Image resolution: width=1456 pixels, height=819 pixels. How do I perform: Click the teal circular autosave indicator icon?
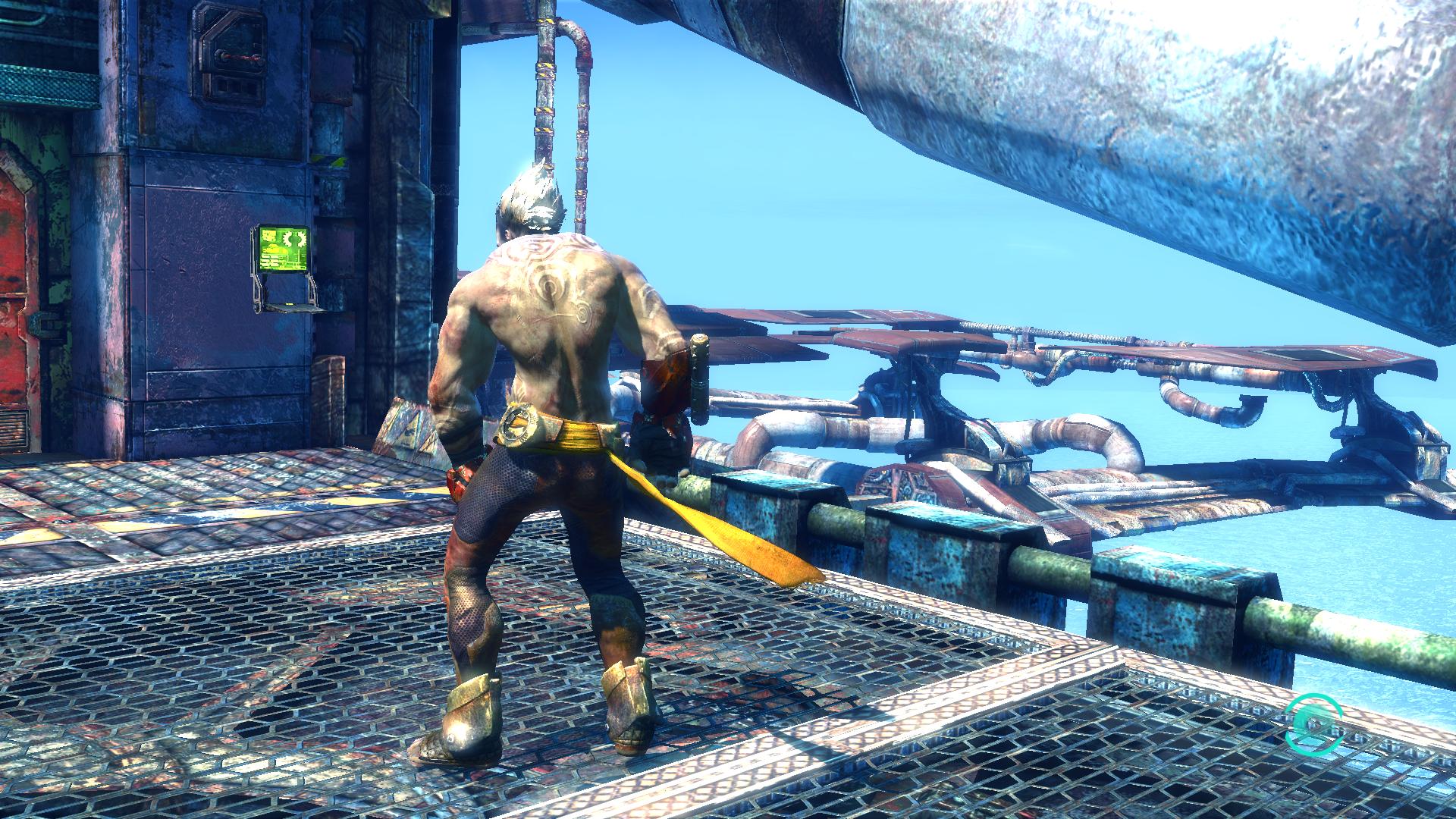[1313, 723]
